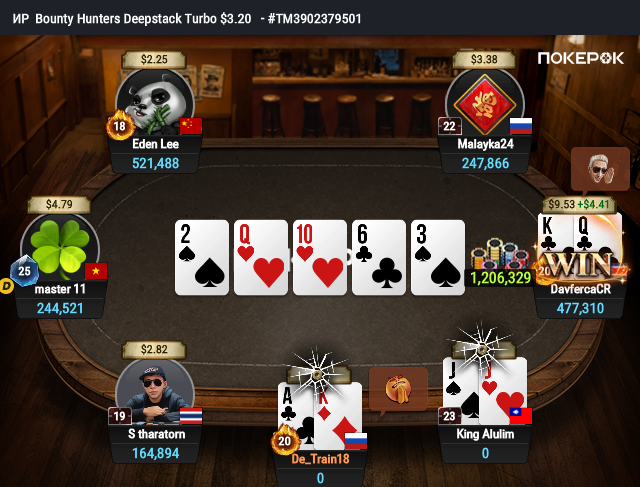Image resolution: width=640 pixels, height=487 pixels.
Task: Select the King Alulim name plate
Action: [x=484, y=434]
